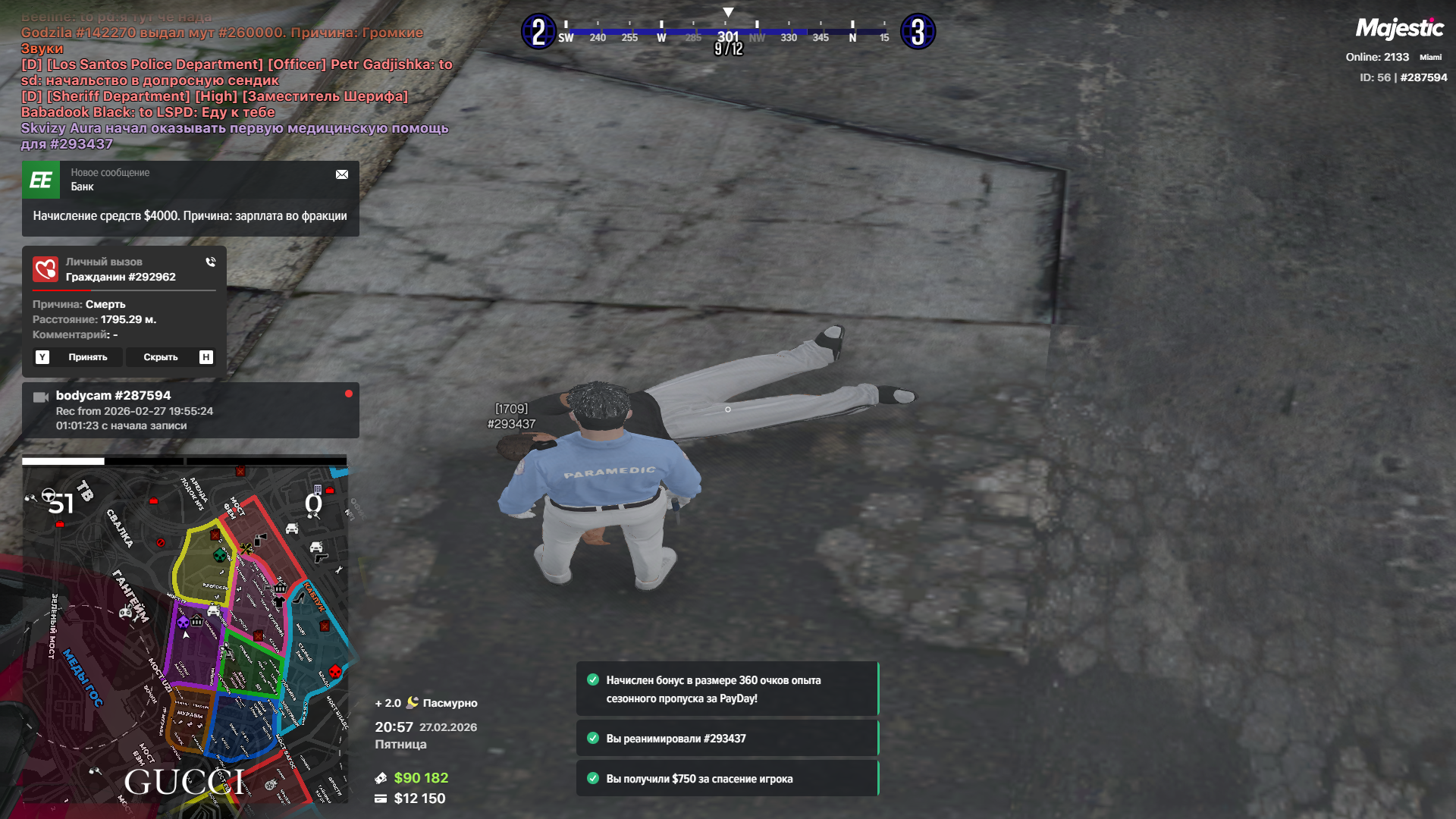Open the PayDay season pass bonus notification

pyautogui.click(x=726, y=689)
